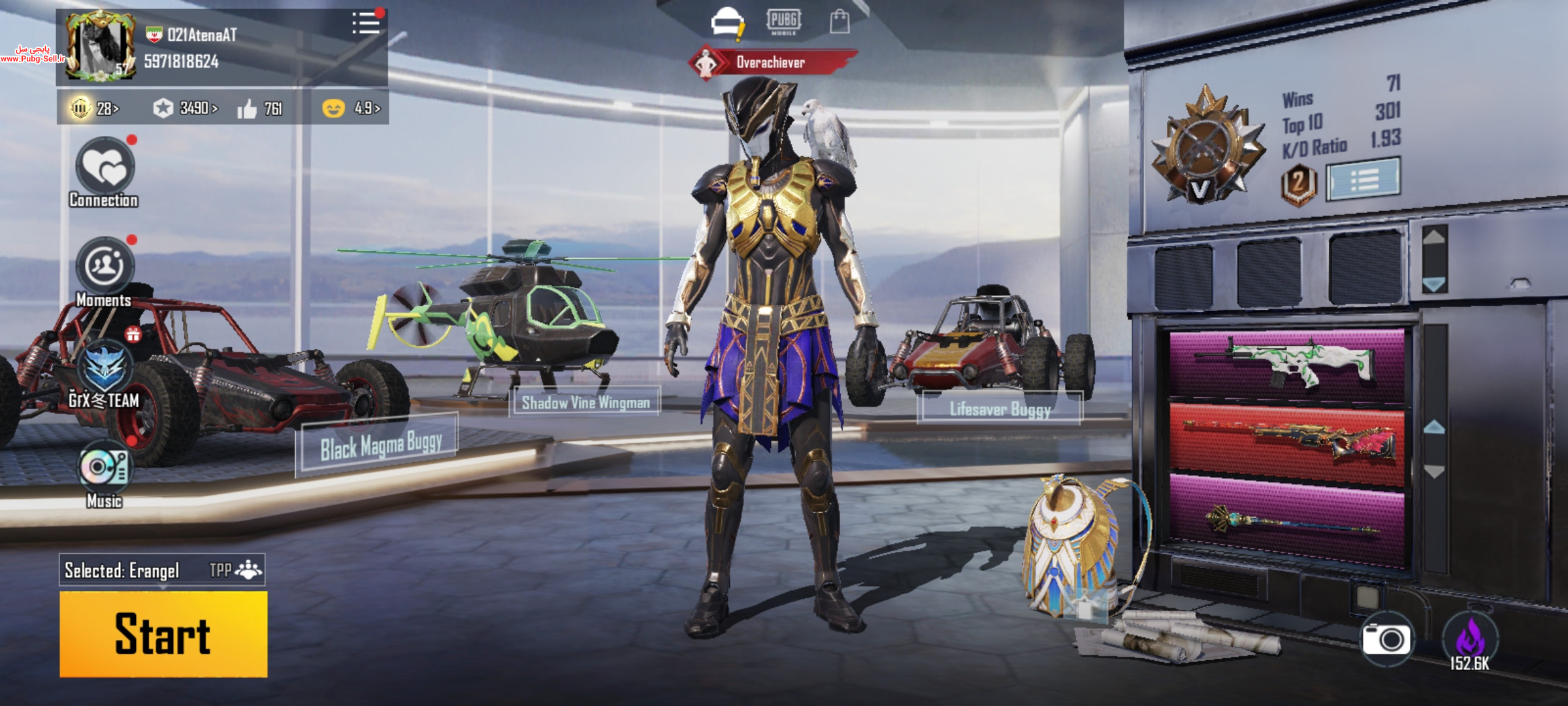Open the Erangel map selection bar
The height and width of the screenshot is (706, 1568).
point(162,570)
